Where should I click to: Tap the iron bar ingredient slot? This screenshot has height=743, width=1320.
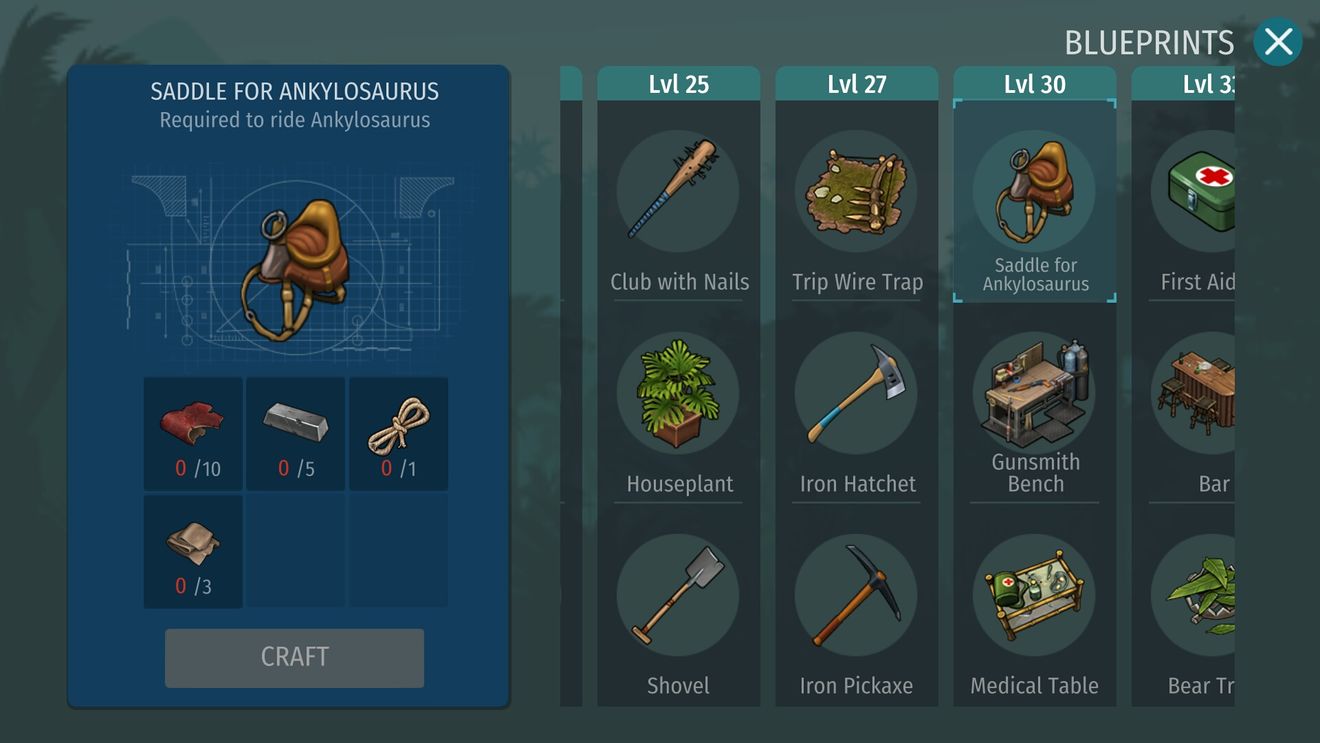point(296,433)
